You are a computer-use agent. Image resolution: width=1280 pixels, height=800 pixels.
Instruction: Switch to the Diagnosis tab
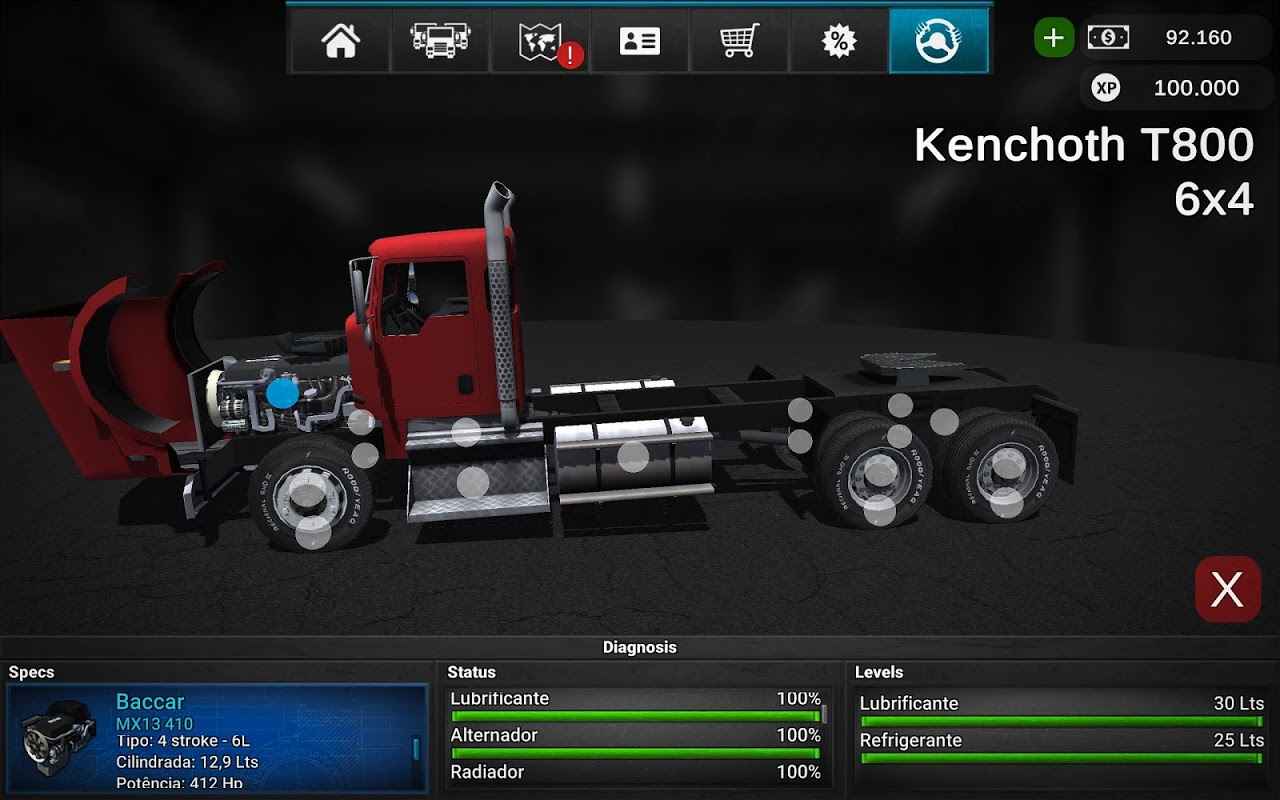point(639,647)
